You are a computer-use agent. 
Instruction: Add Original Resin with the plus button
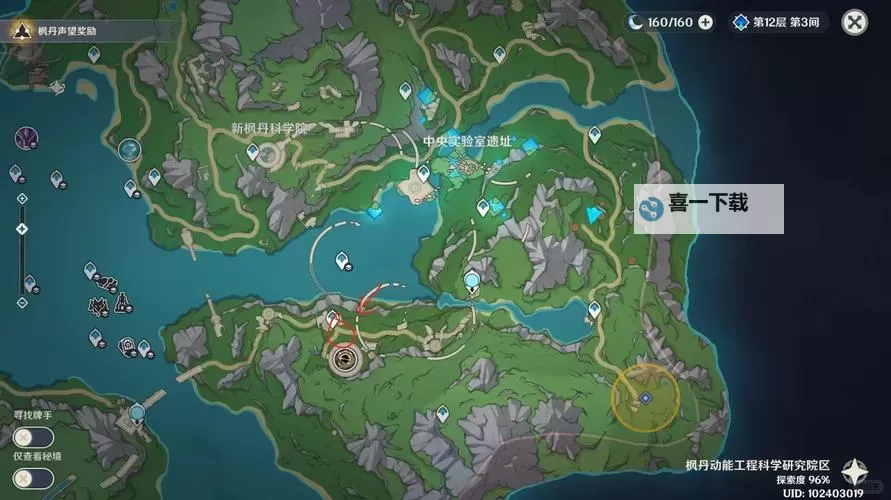706,22
